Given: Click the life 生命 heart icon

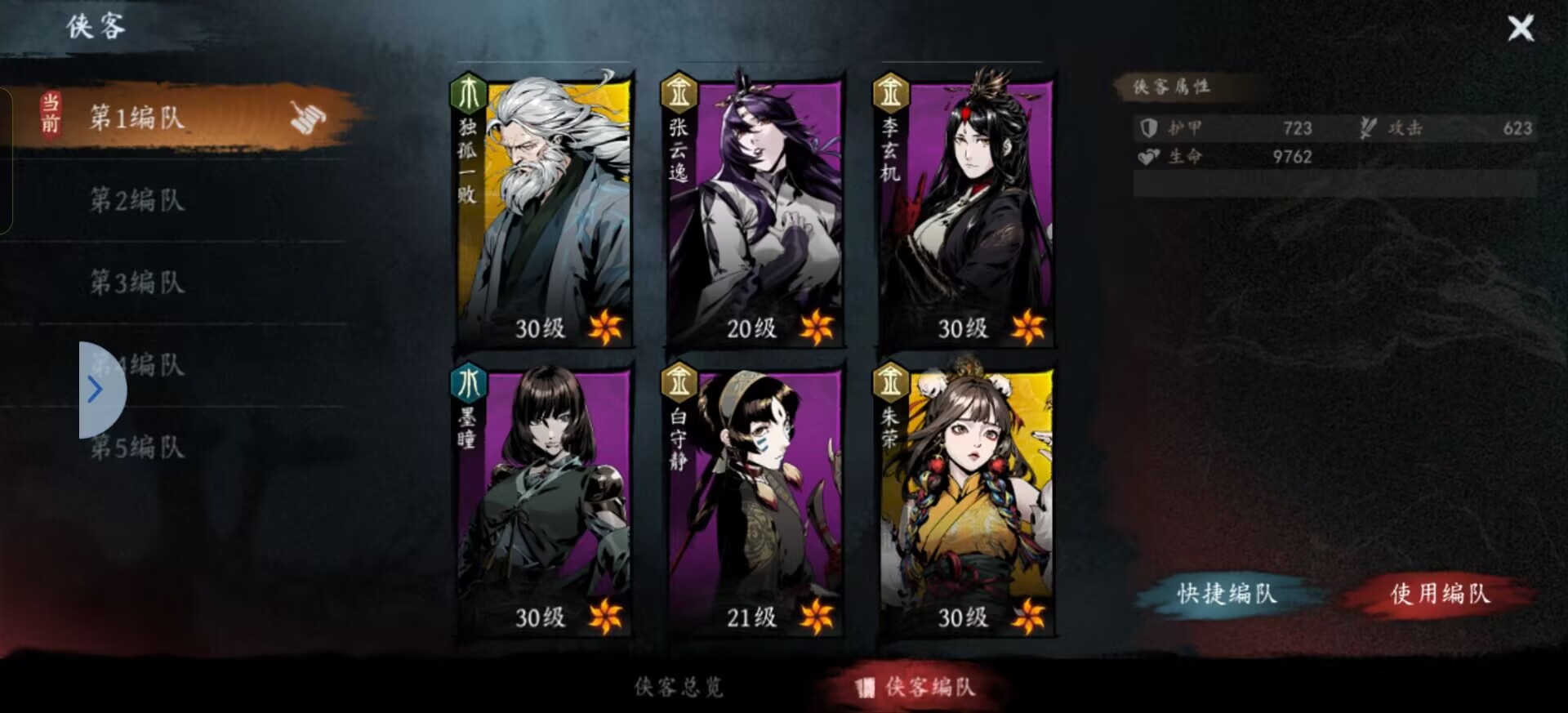Looking at the screenshot, I should [x=1147, y=157].
